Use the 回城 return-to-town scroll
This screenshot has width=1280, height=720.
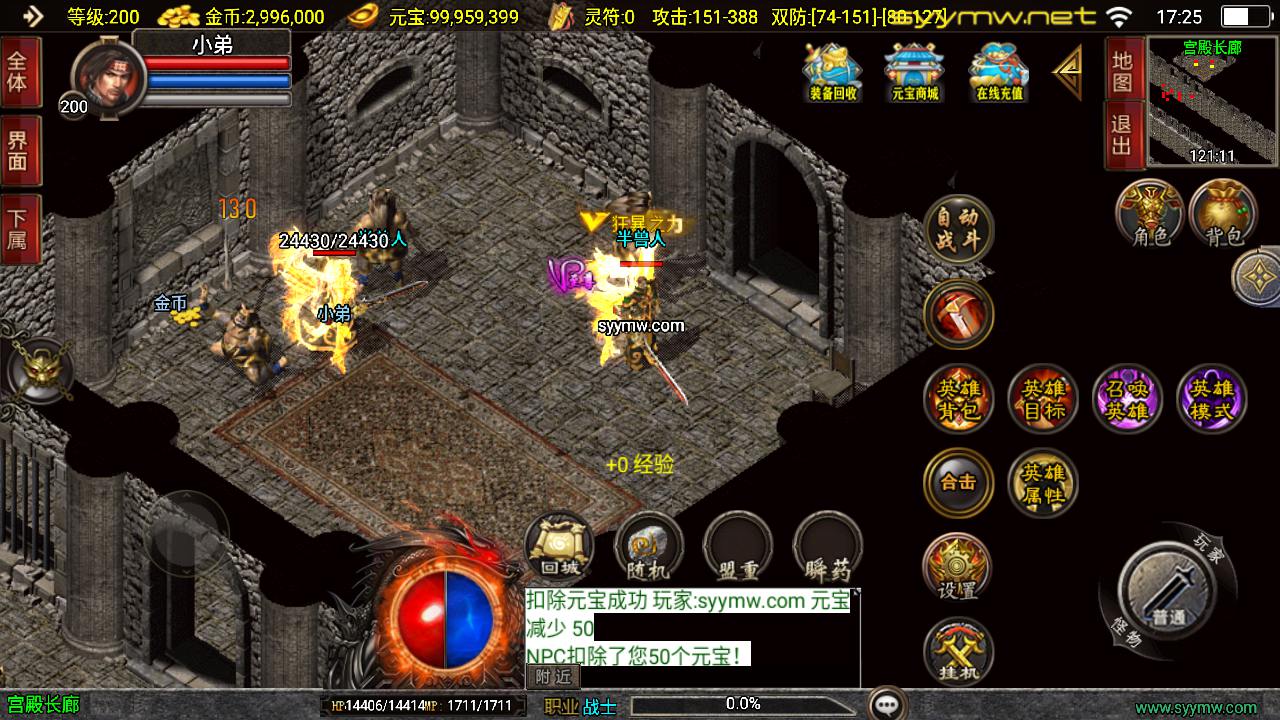[559, 547]
